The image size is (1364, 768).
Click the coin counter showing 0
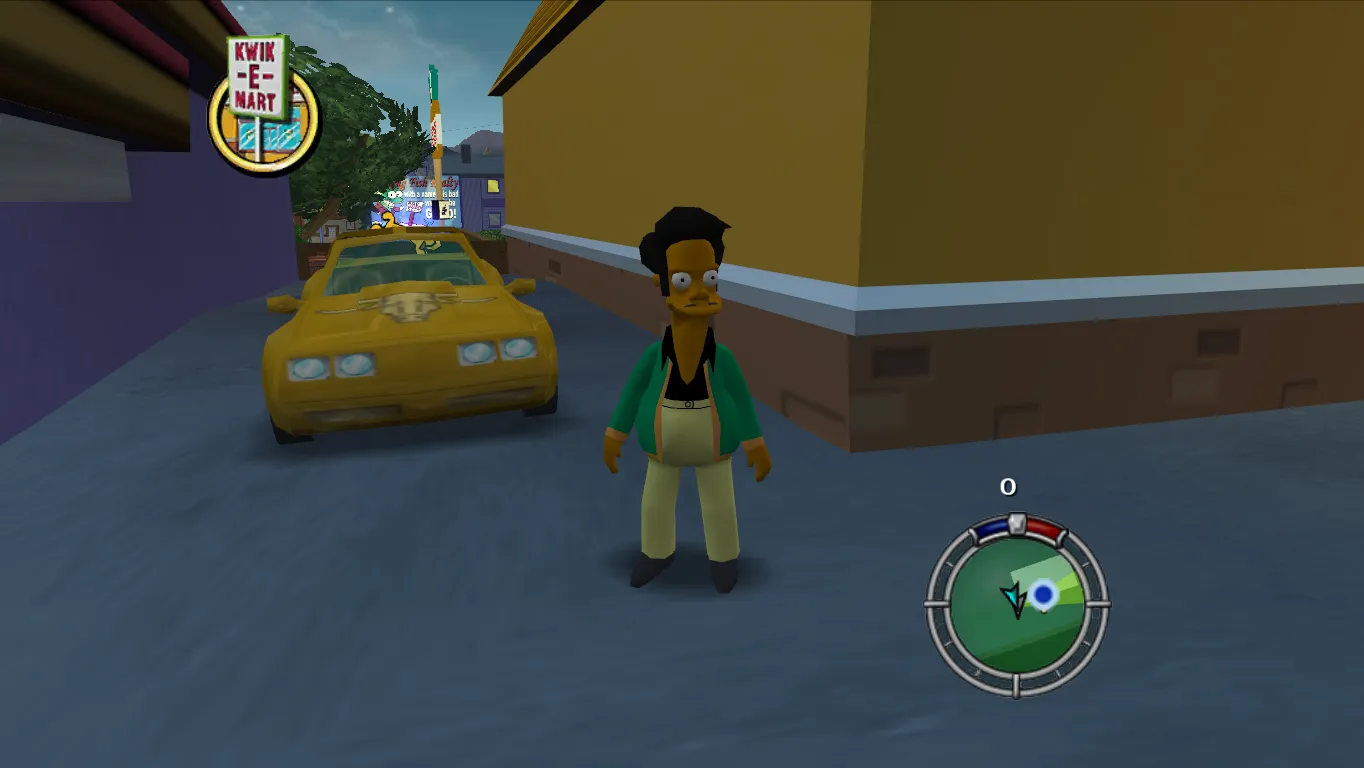(x=1008, y=487)
